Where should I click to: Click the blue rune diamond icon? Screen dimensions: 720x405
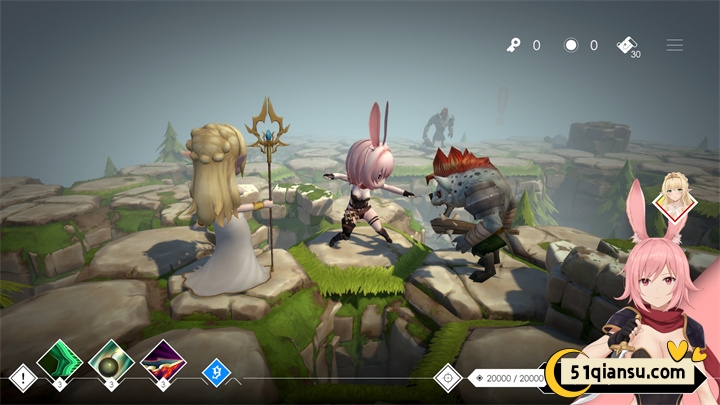(x=216, y=374)
